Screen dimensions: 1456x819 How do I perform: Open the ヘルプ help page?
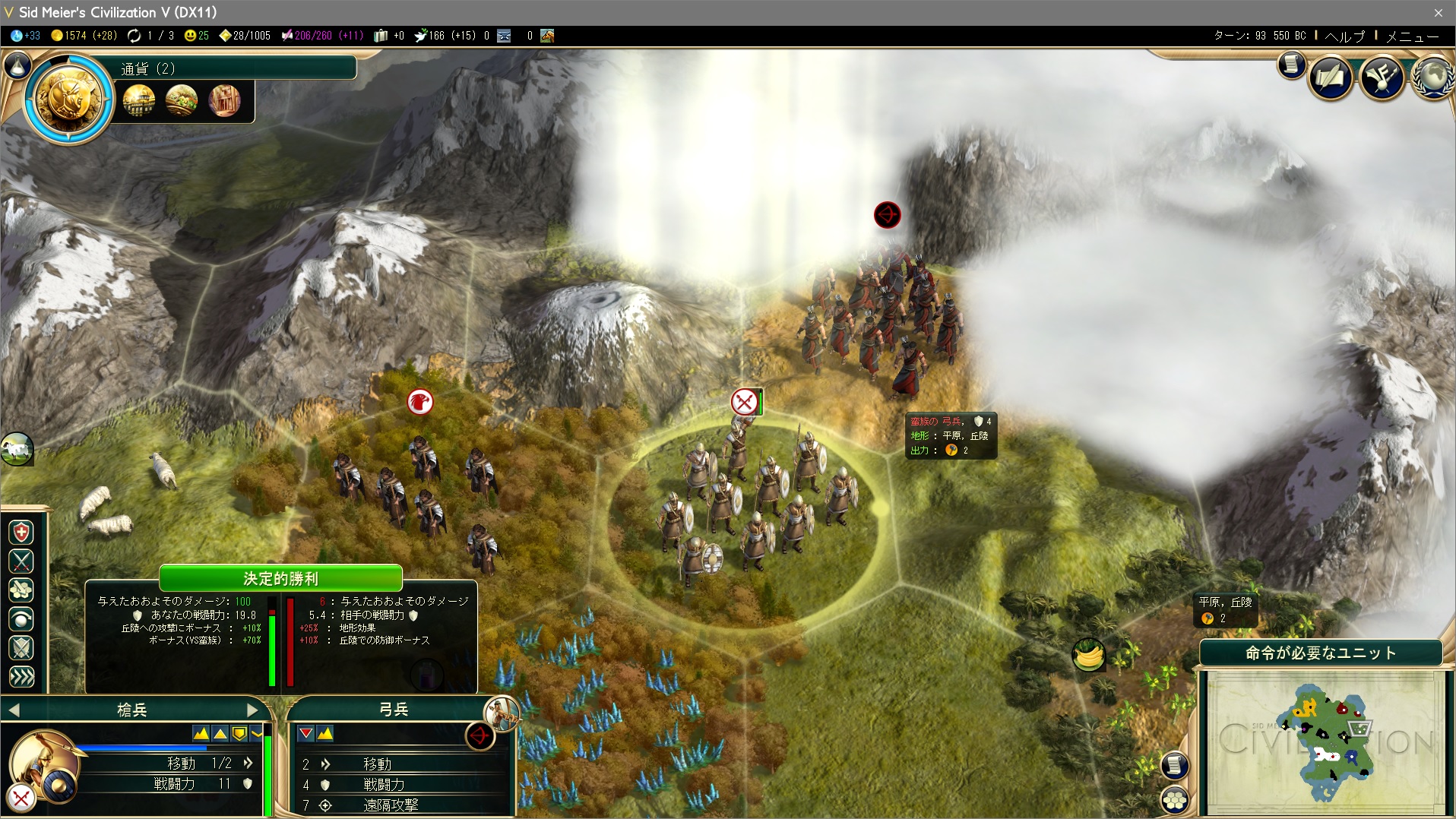click(x=1344, y=36)
